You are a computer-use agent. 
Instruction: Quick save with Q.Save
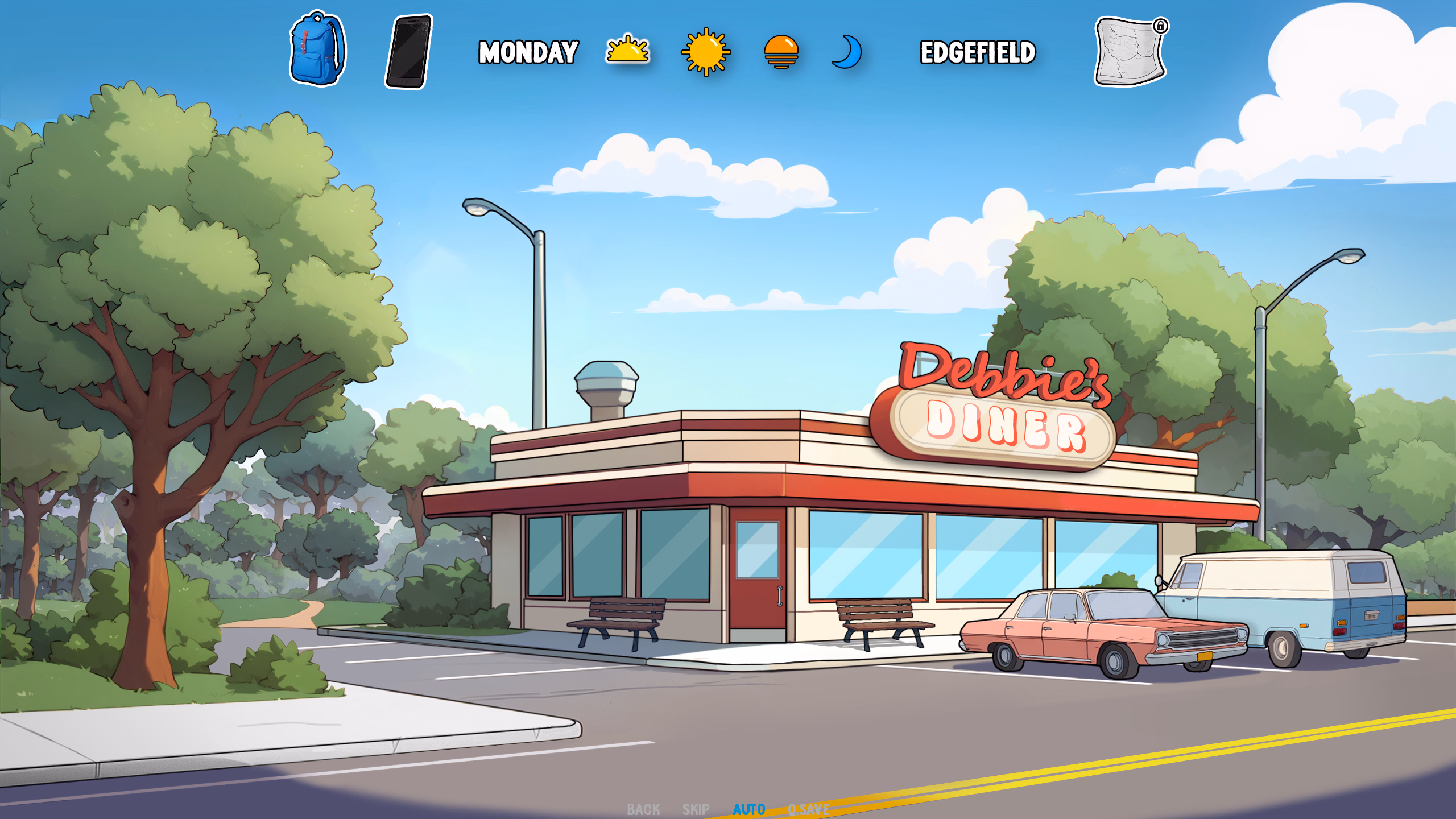pyautogui.click(x=808, y=809)
